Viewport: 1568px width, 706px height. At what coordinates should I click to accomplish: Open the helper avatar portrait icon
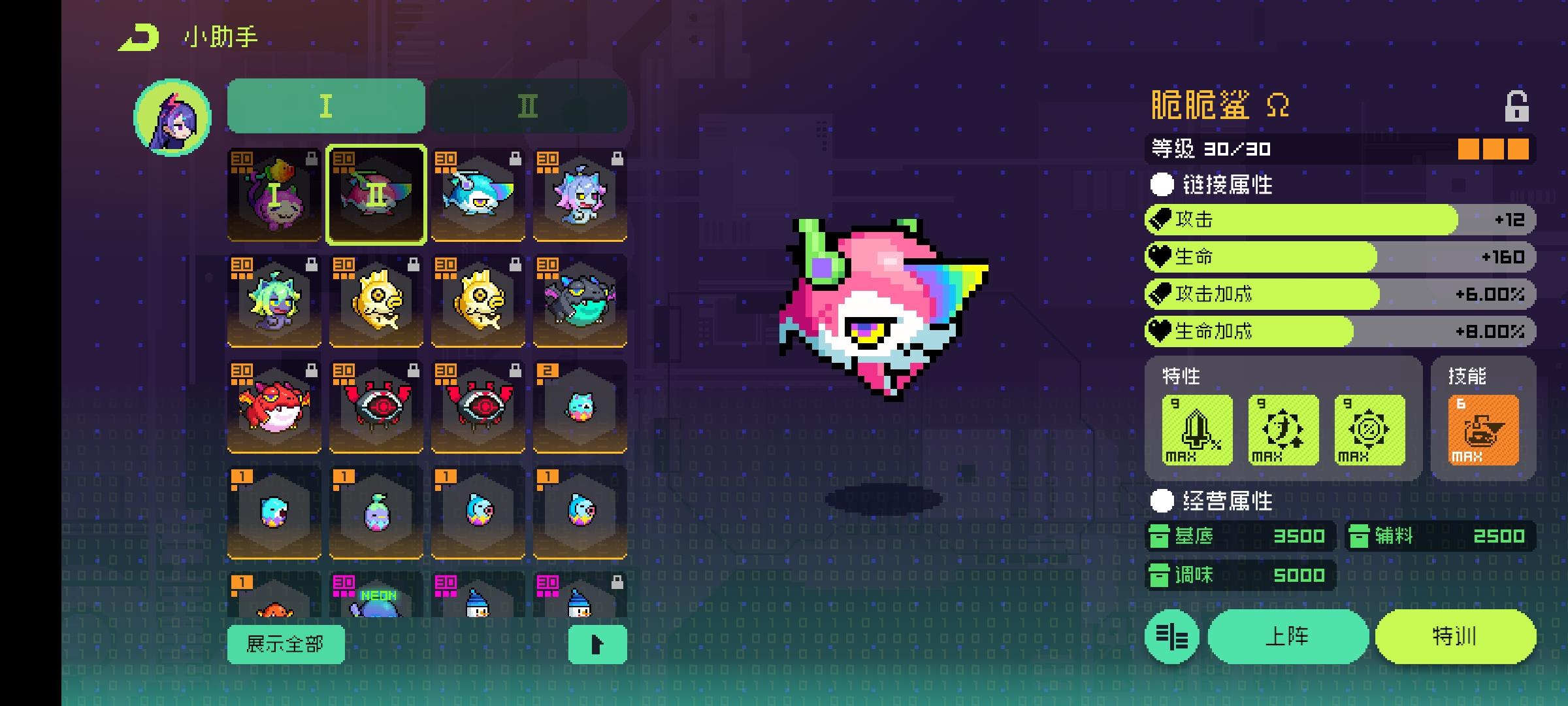tap(172, 116)
